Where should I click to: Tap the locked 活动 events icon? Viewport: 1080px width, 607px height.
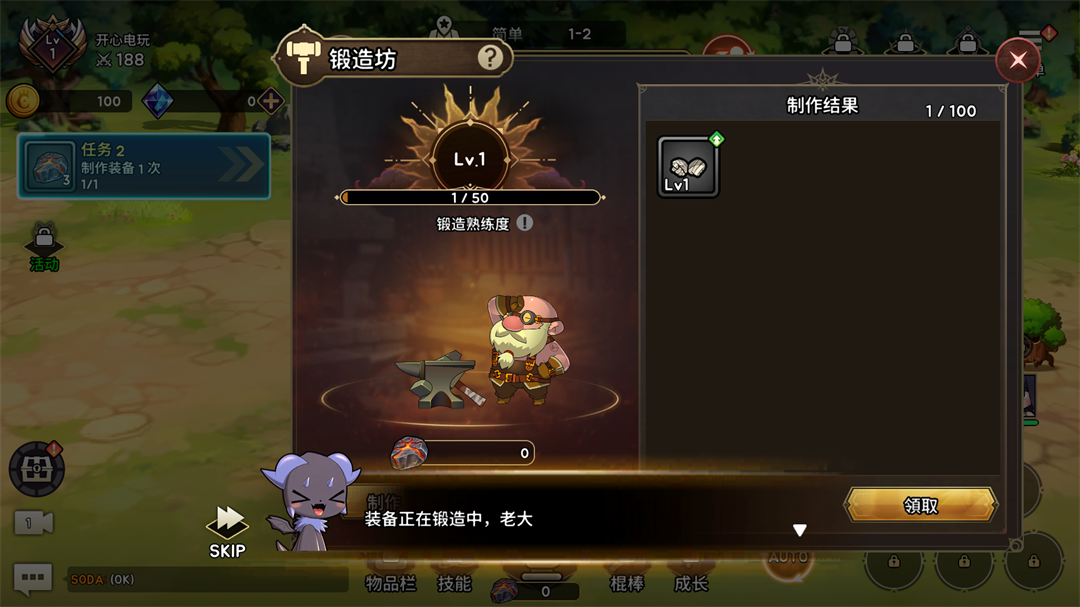[44, 246]
